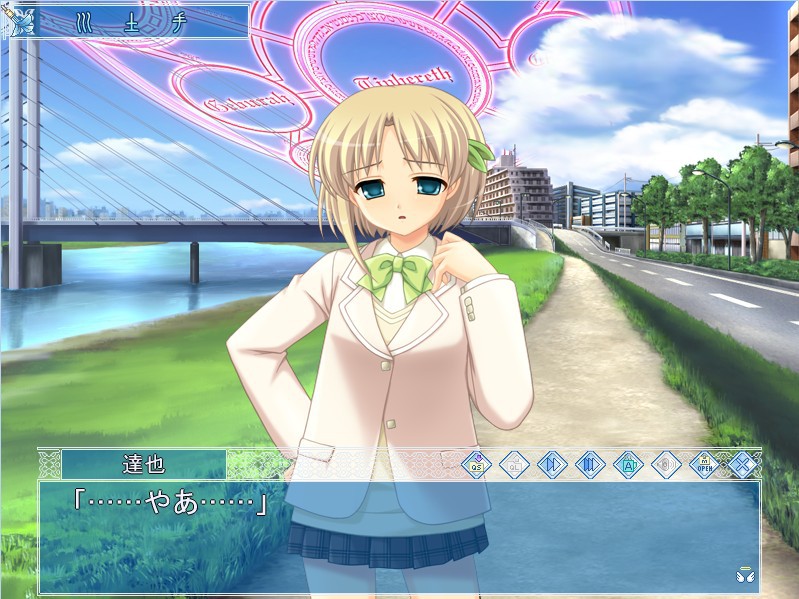This screenshot has width=799, height=599.
Task: Activate the triple-arrow fast-forward button
Action: point(590,464)
